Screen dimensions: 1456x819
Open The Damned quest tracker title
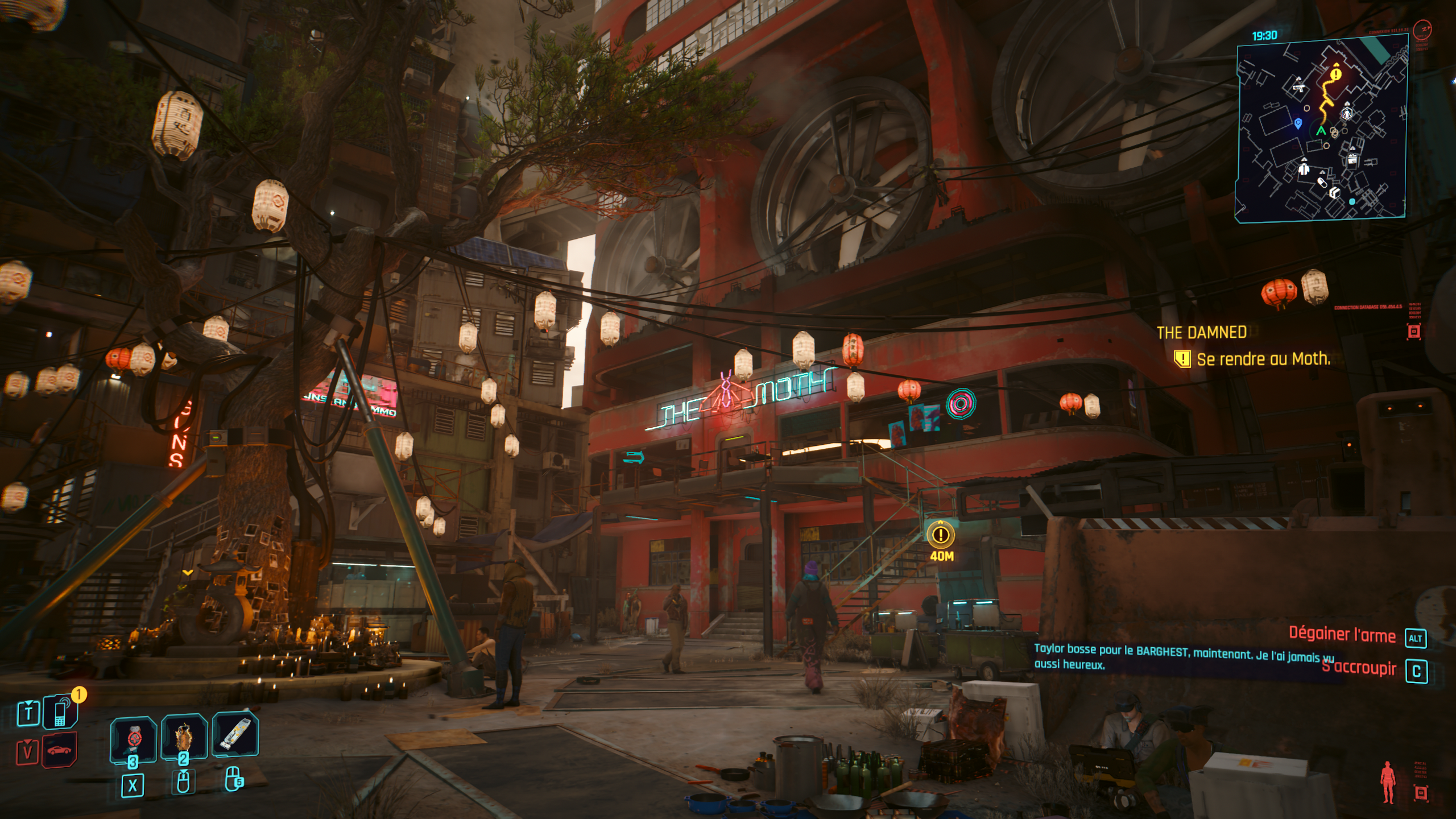pyautogui.click(x=1201, y=333)
